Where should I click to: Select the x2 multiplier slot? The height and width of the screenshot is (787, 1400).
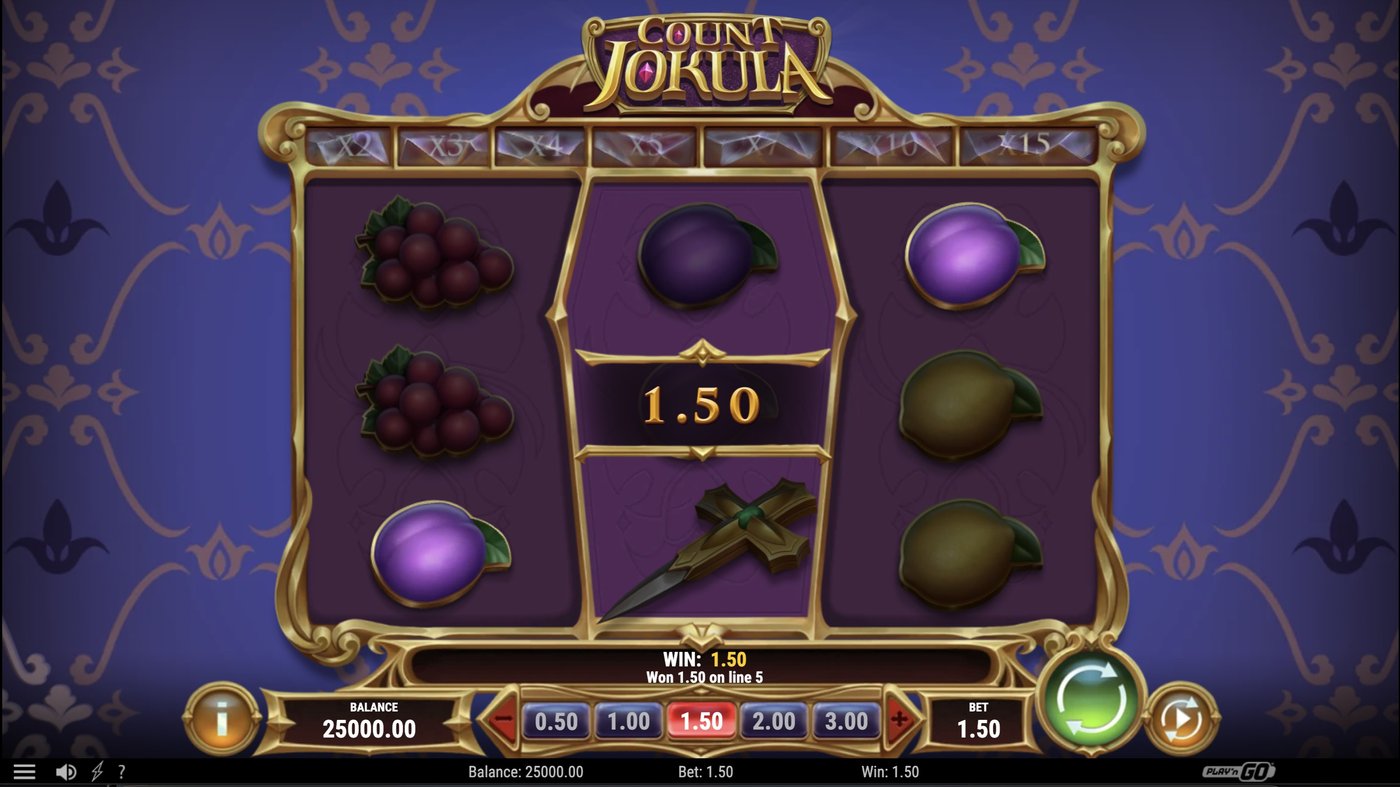[x=352, y=144]
